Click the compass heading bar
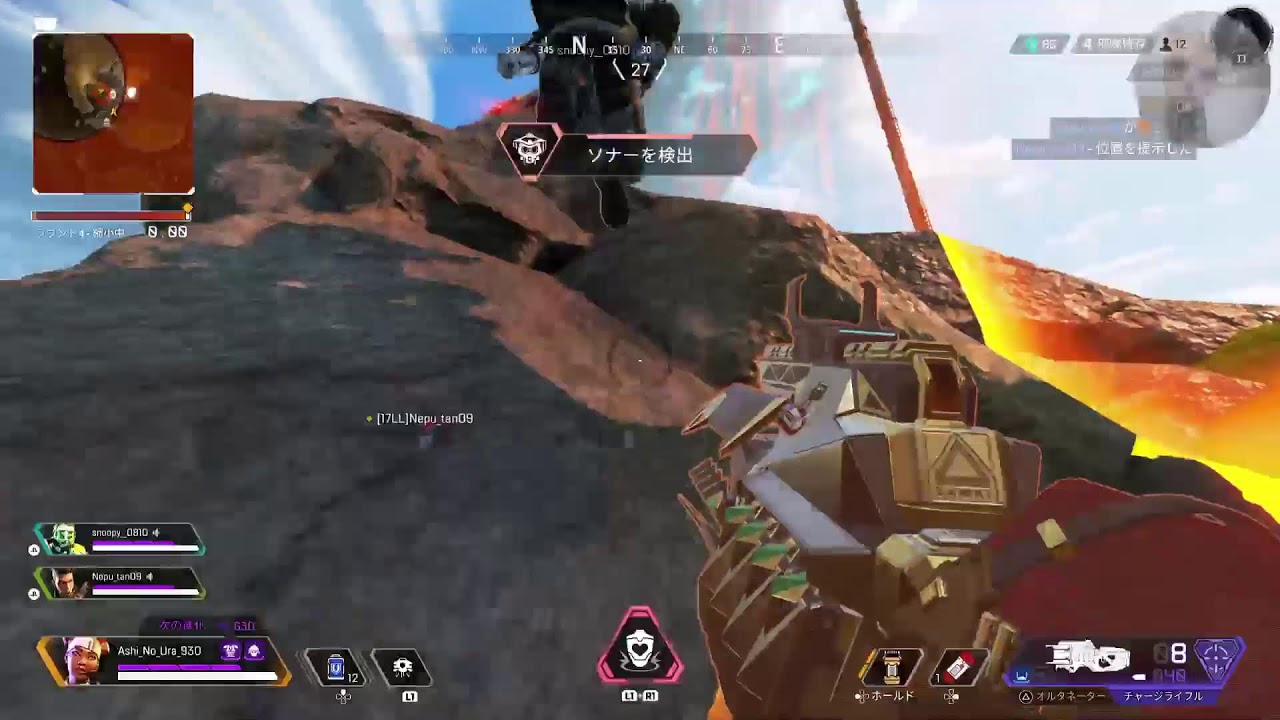The height and width of the screenshot is (720, 1280). click(640, 46)
